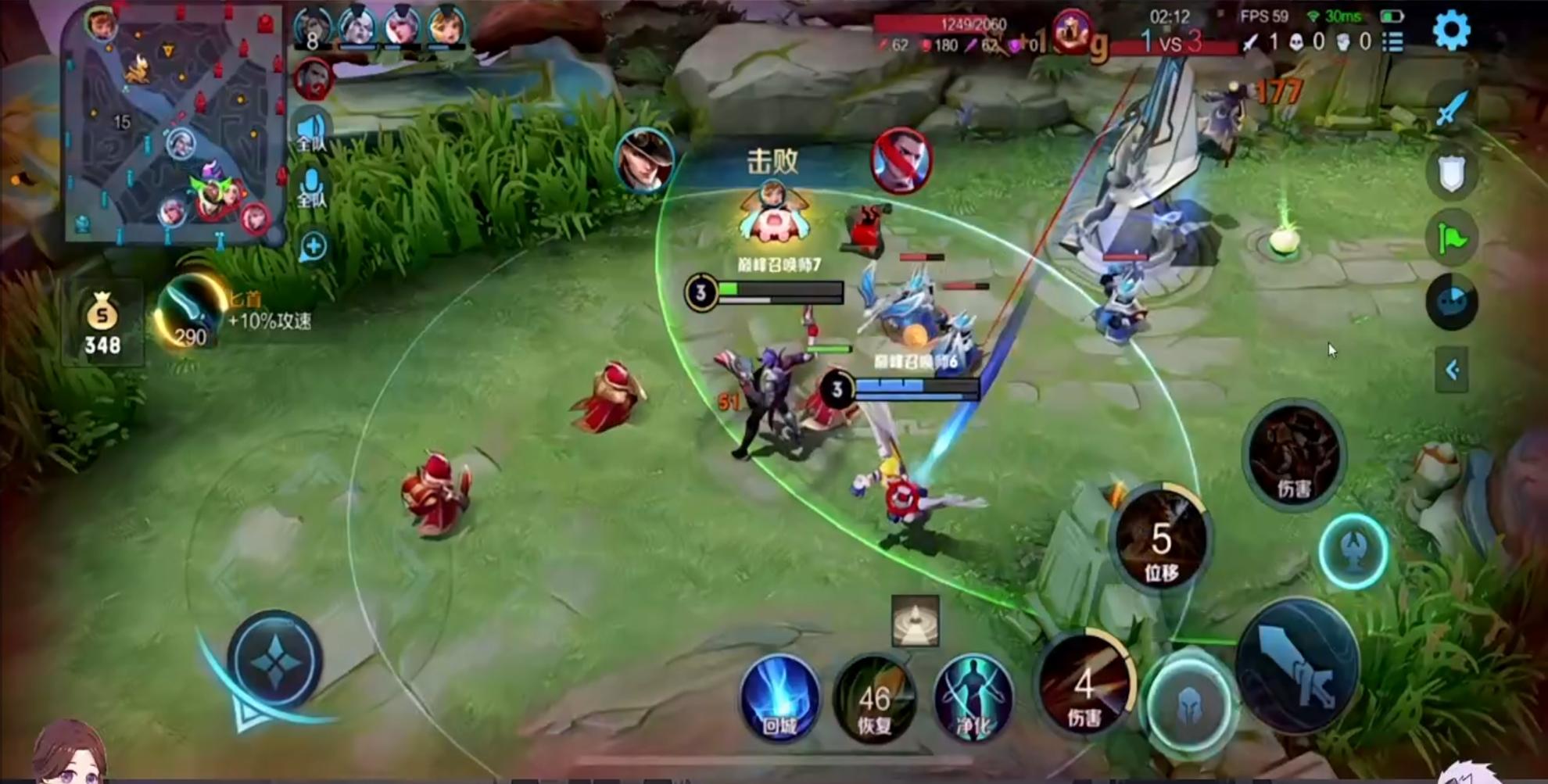Screen dimensions: 1548x784
Task: Target heroes with the helmet button
Action: pos(1189,704)
